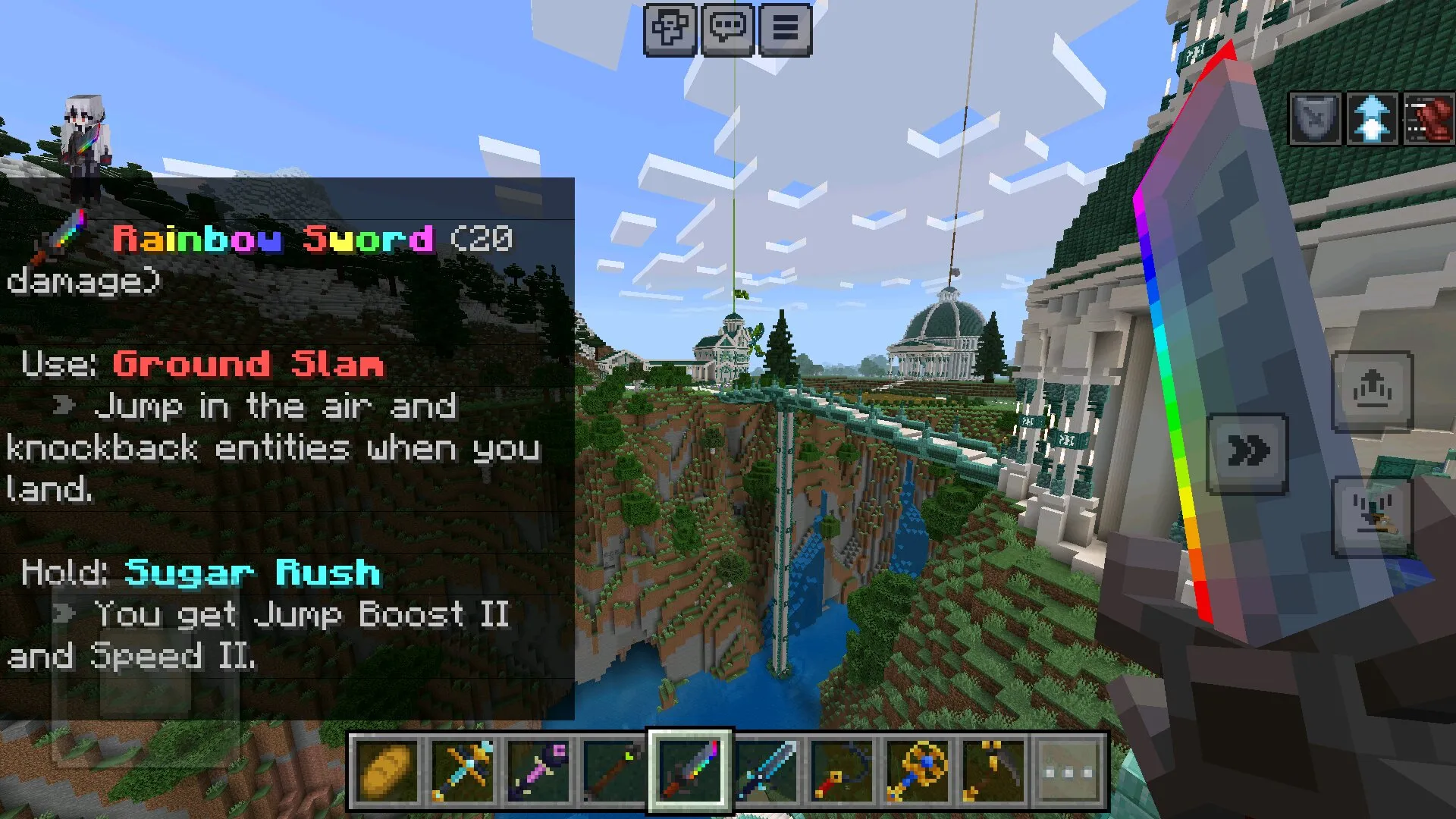
Task: Tap the jump up-arrow button
Action: tap(1372, 391)
